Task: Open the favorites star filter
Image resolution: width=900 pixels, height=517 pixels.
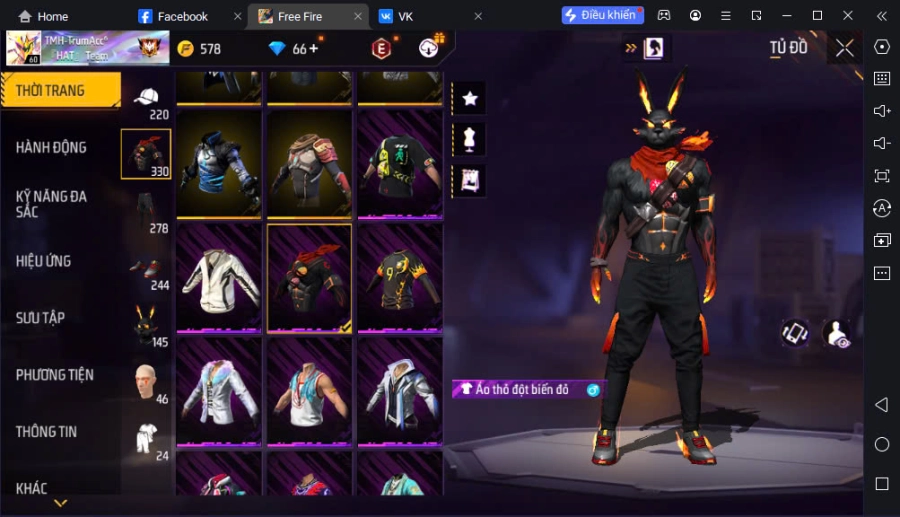Action: pyautogui.click(x=469, y=98)
